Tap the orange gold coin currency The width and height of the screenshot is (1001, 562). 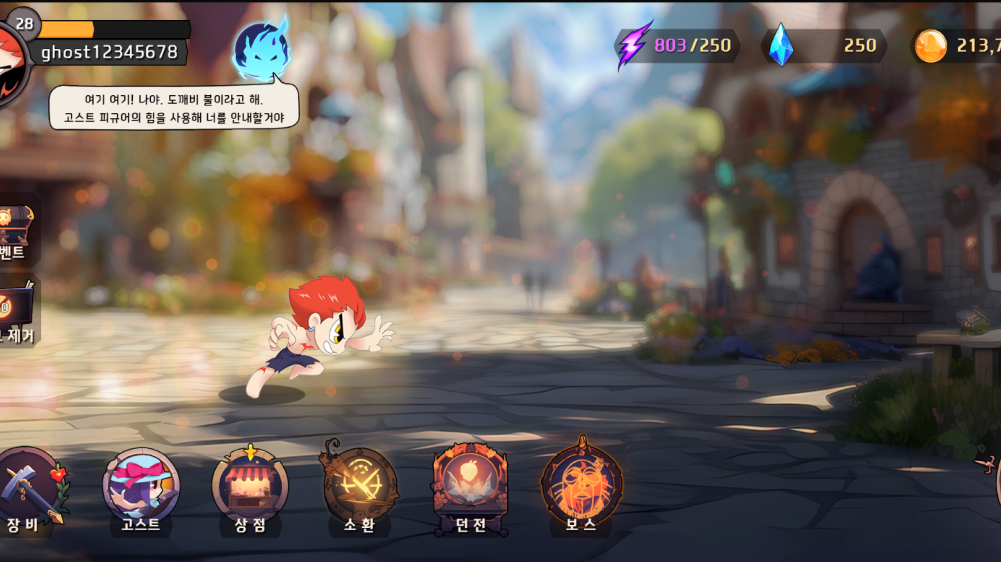point(931,45)
